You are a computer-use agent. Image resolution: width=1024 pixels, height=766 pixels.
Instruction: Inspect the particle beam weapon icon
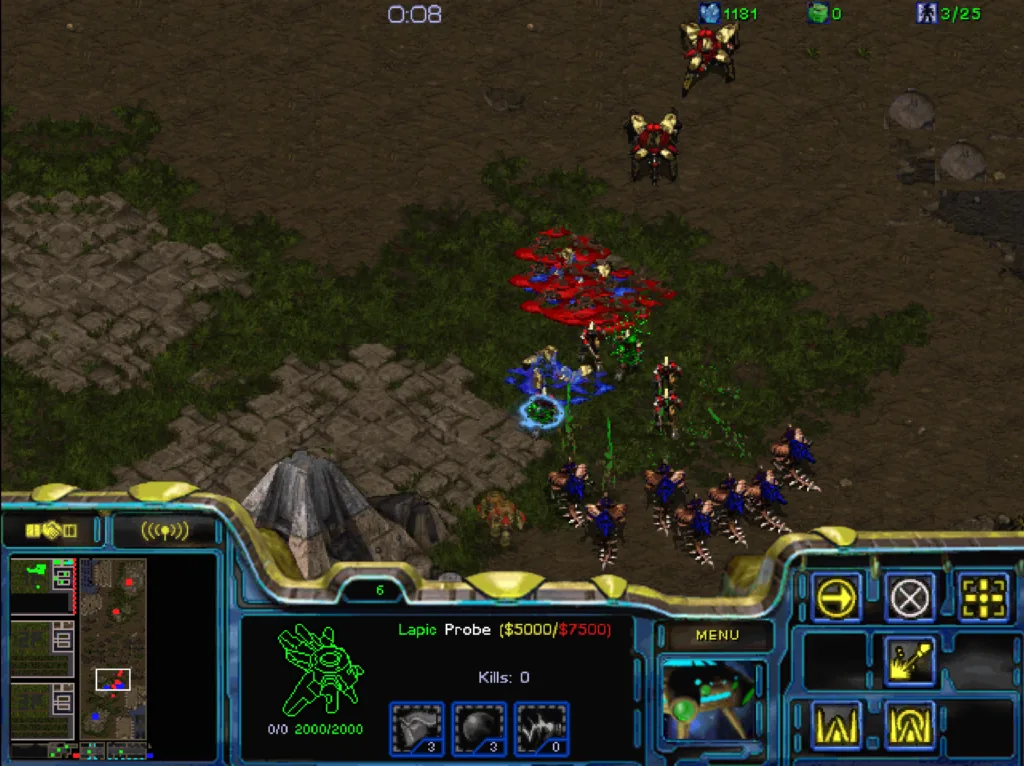tap(542, 728)
